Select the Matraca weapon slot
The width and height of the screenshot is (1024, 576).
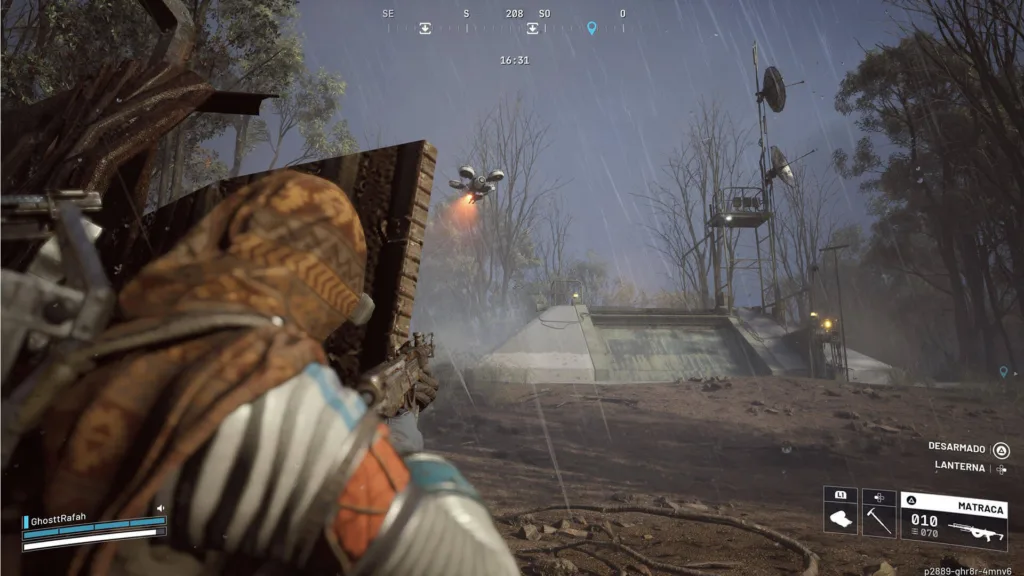(953, 520)
